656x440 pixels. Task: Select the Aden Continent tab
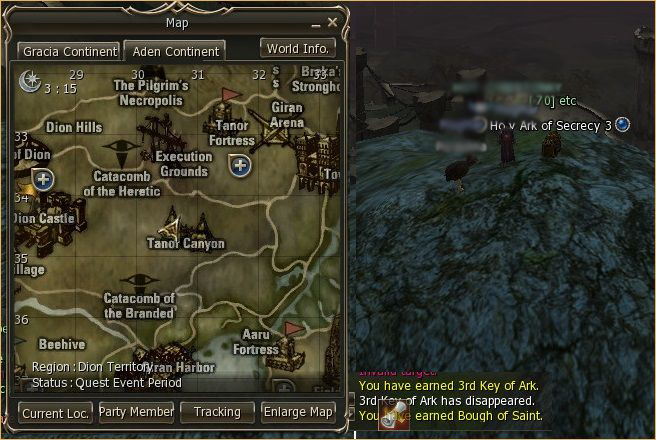tap(173, 51)
